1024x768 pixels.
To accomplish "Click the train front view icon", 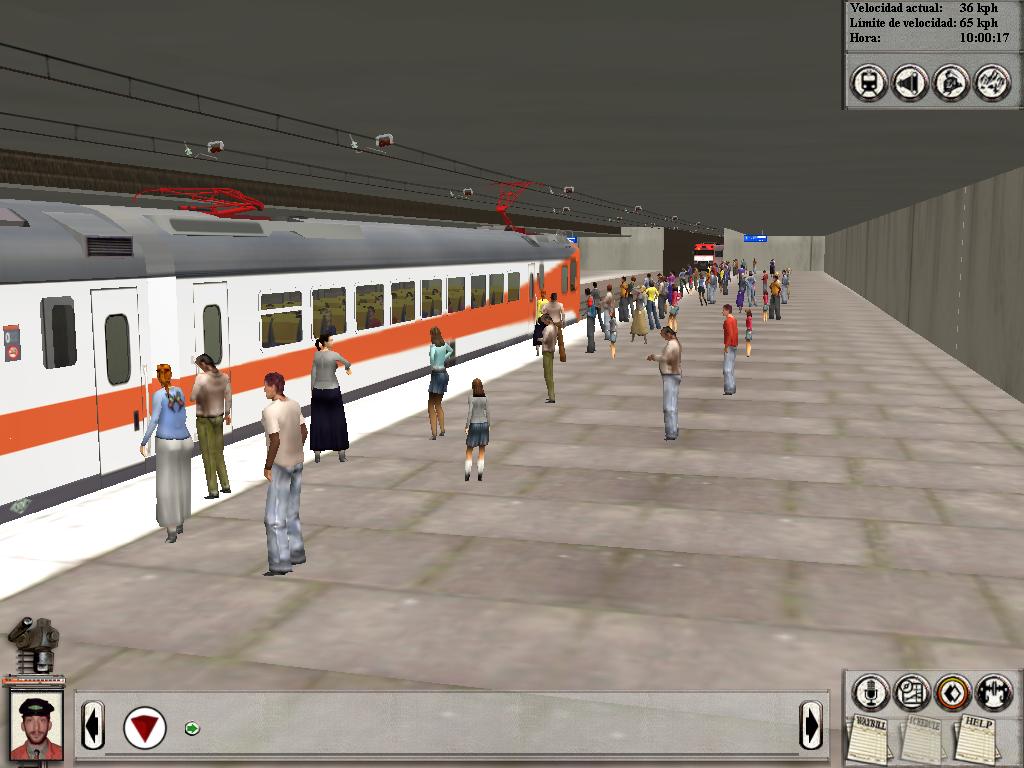I will coord(869,82).
